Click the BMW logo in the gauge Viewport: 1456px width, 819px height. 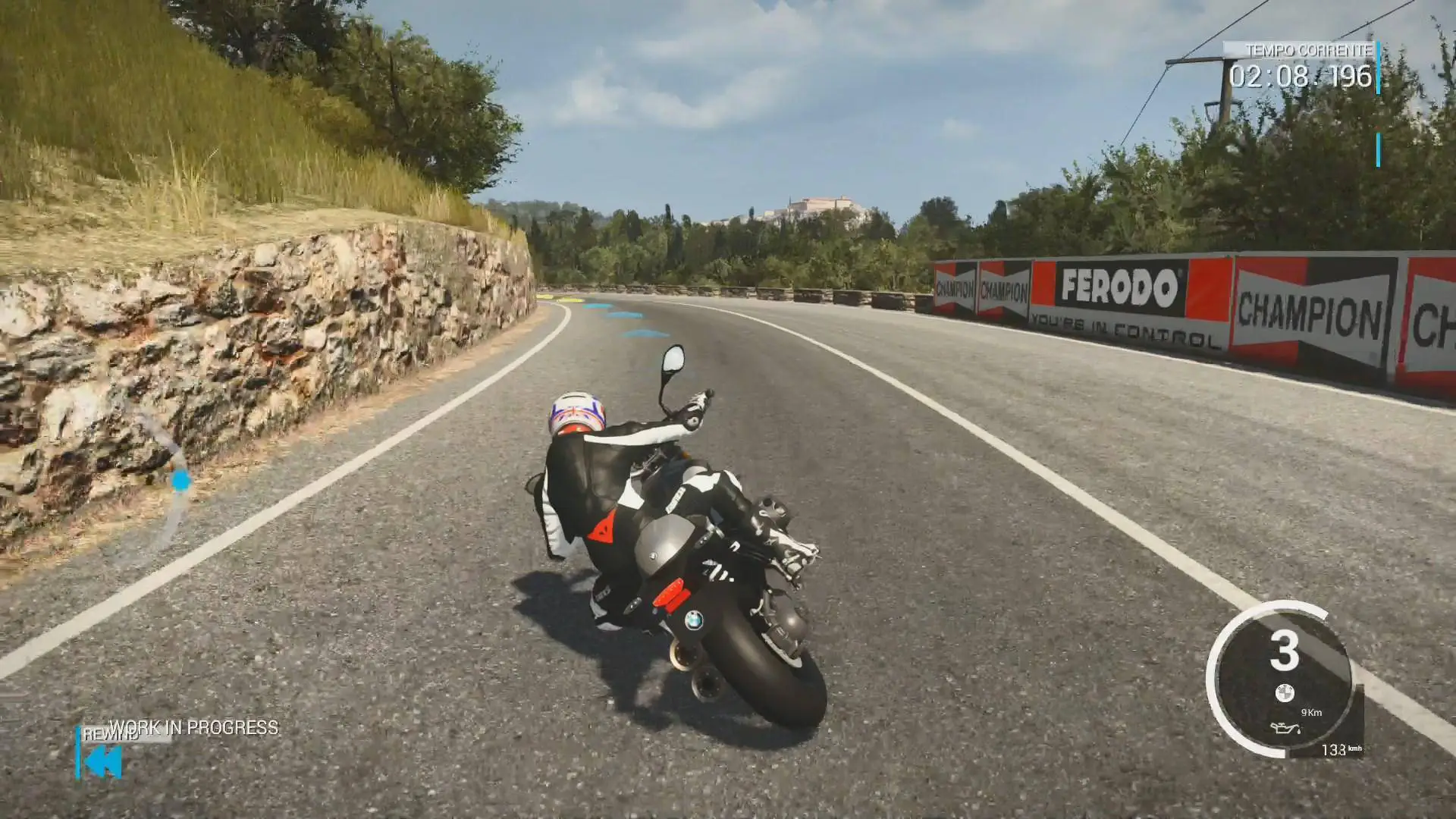[1284, 692]
